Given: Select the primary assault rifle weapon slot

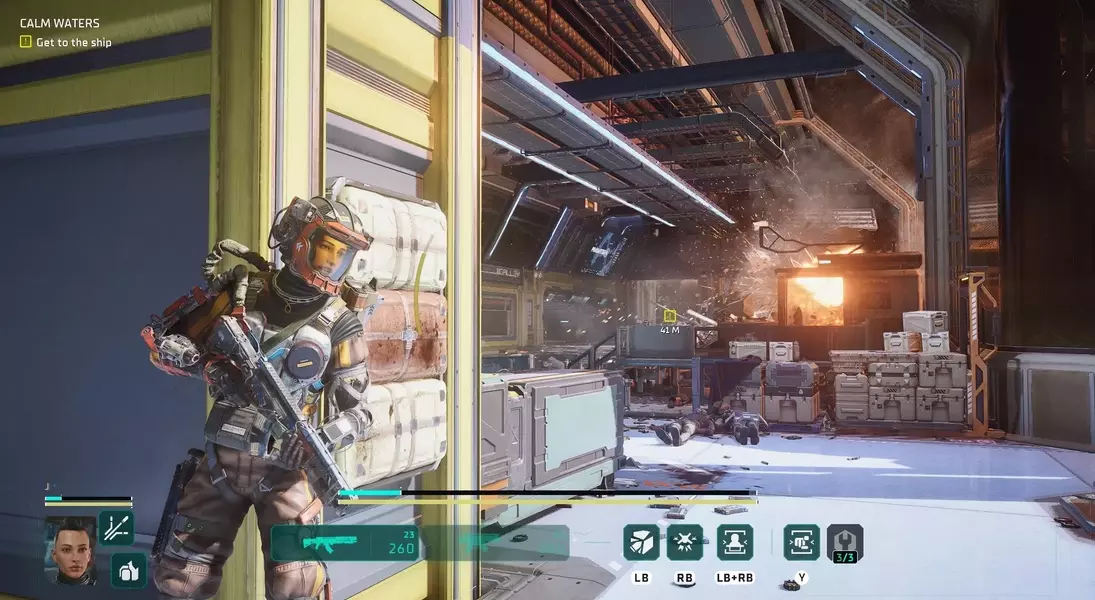Looking at the screenshot, I should coord(345,543).
